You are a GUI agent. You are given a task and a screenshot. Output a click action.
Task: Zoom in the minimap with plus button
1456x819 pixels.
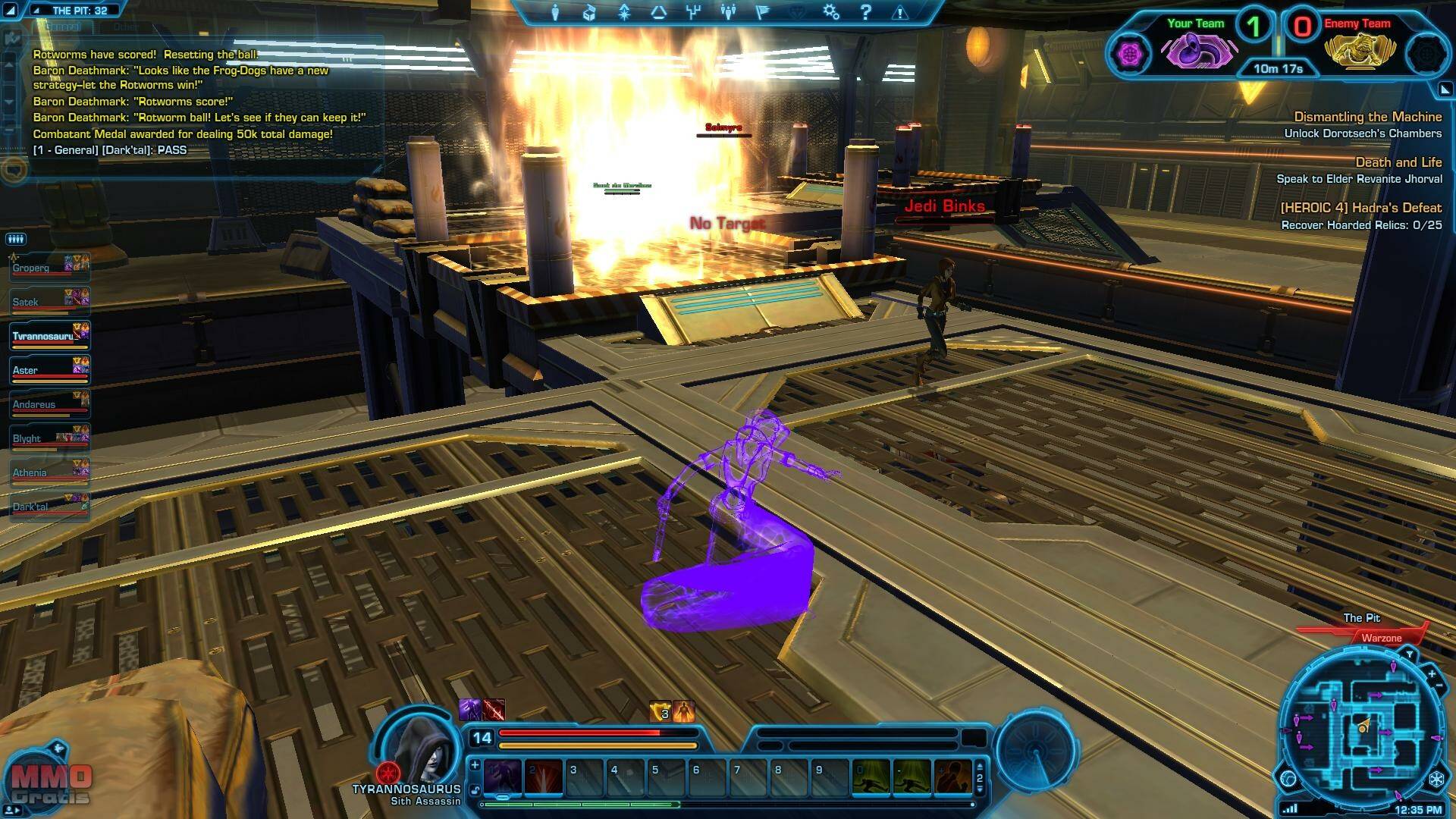[x=1431, y=673]
